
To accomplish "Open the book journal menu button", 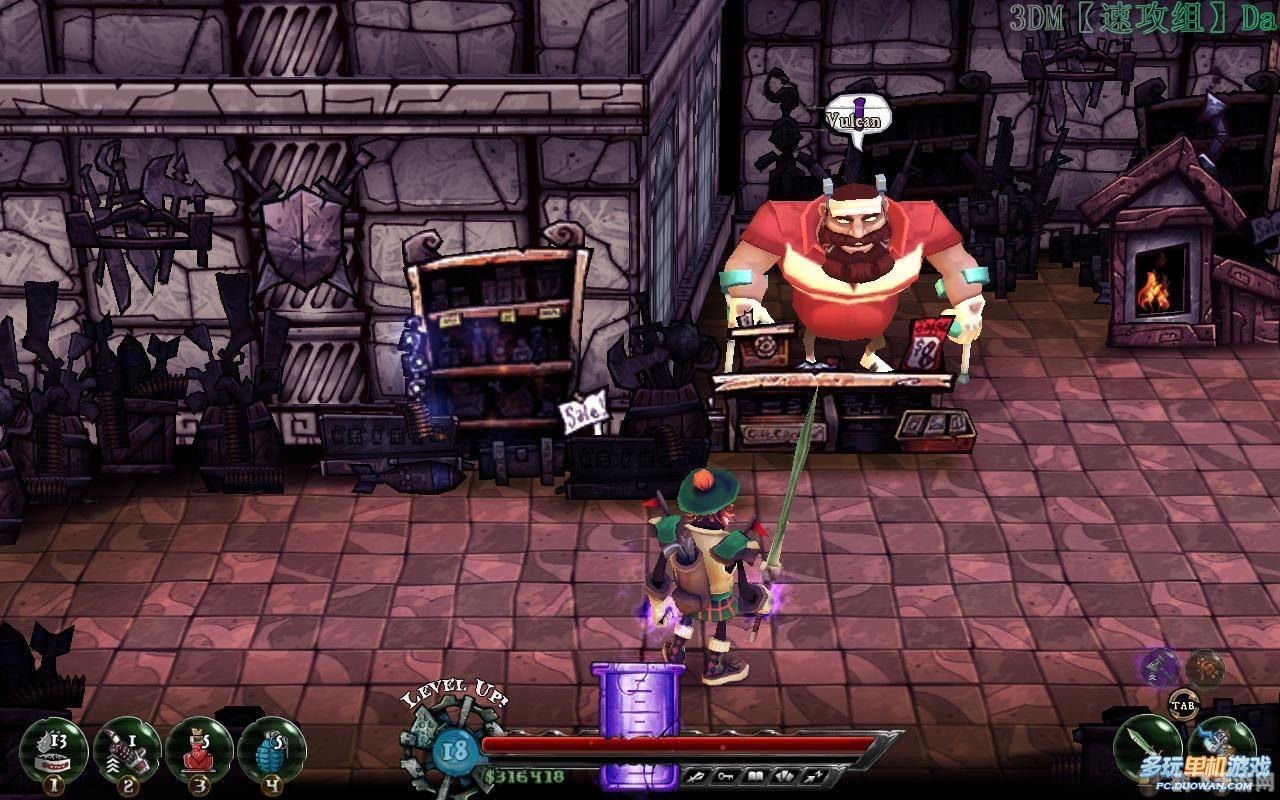I will pyautogui.click(x=756, y=776).
